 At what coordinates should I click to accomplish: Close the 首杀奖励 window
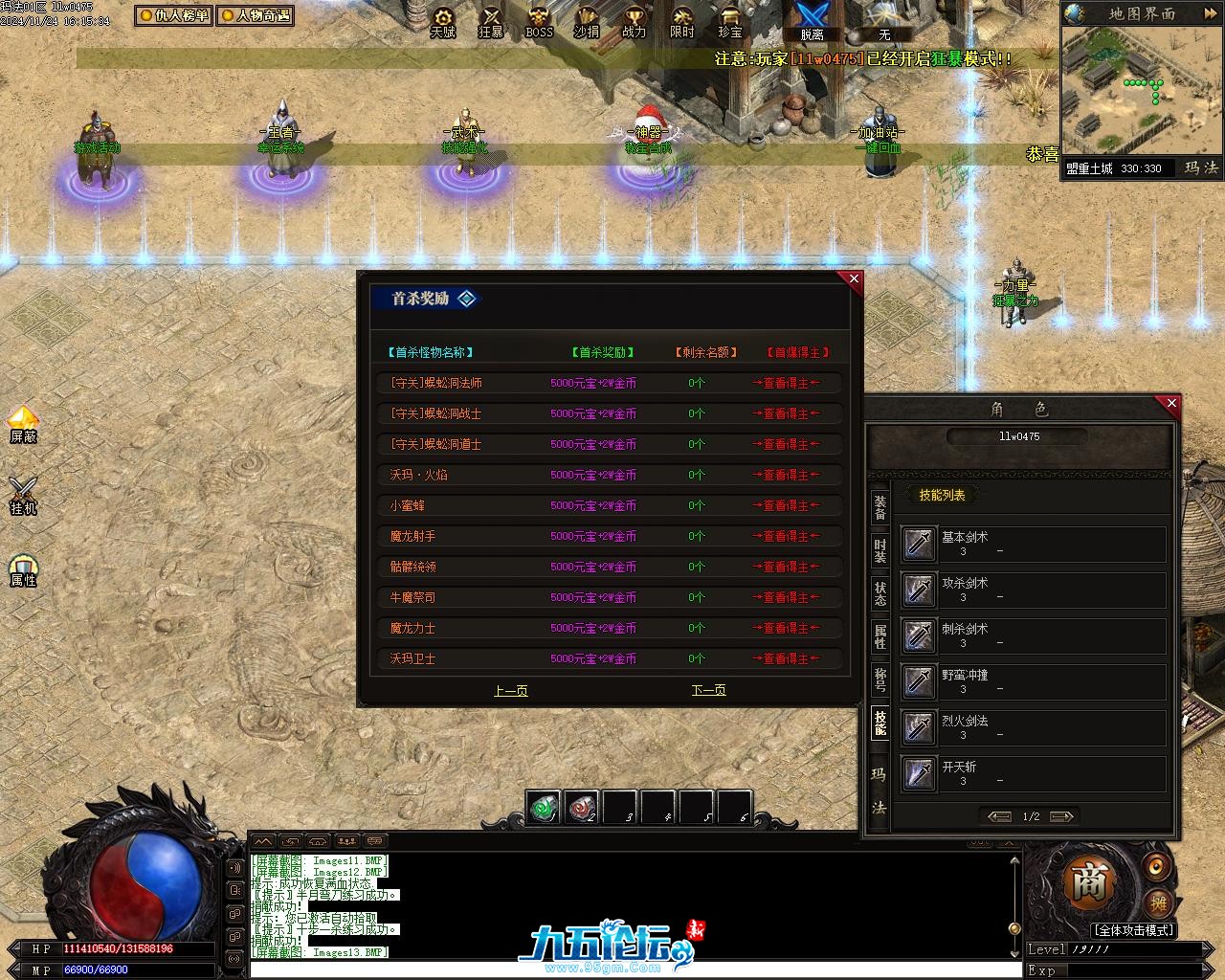[x=854, y=279]
